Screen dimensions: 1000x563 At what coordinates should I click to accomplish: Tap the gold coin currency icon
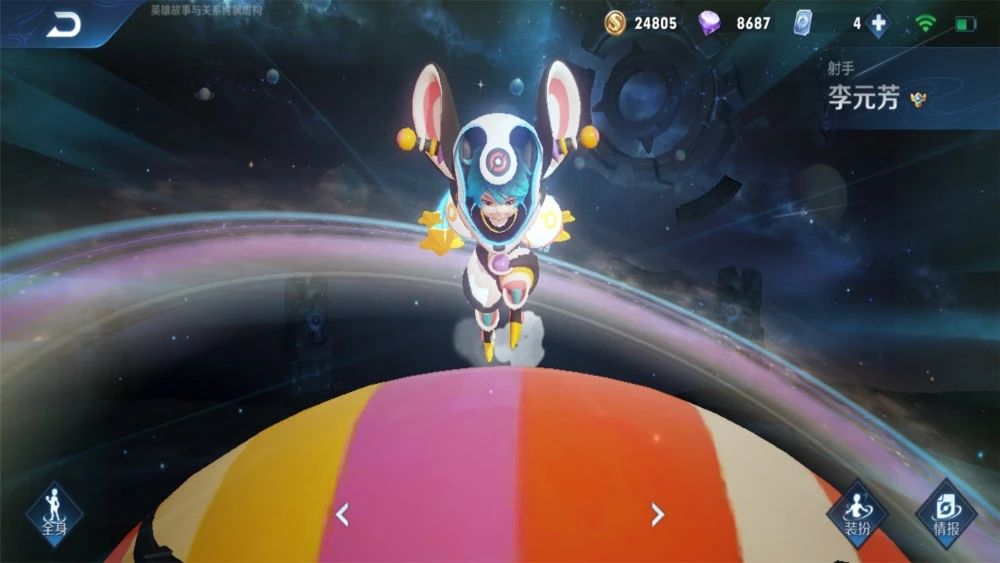coord(616,22)
